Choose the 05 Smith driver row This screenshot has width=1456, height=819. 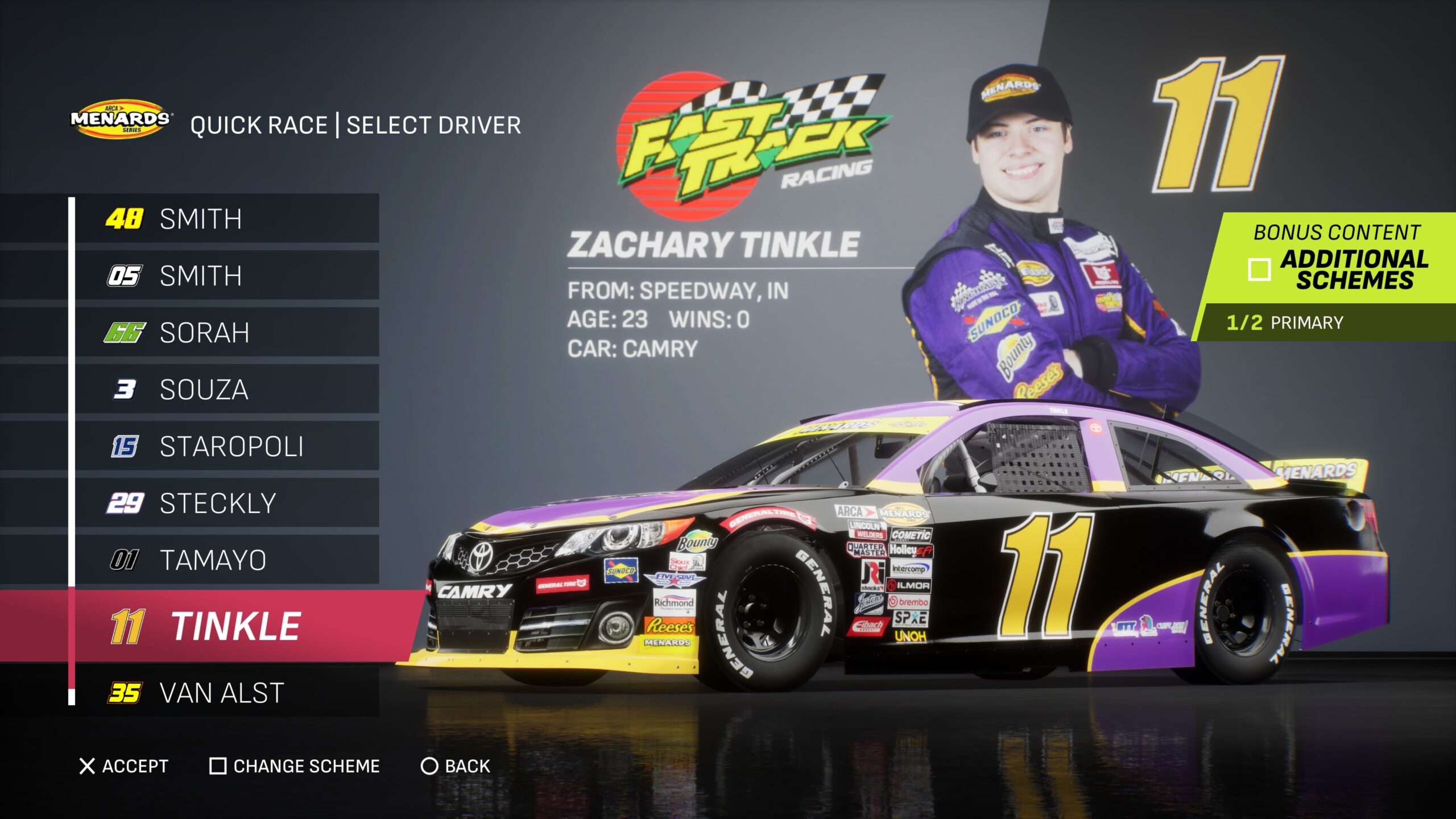point(226,275)
